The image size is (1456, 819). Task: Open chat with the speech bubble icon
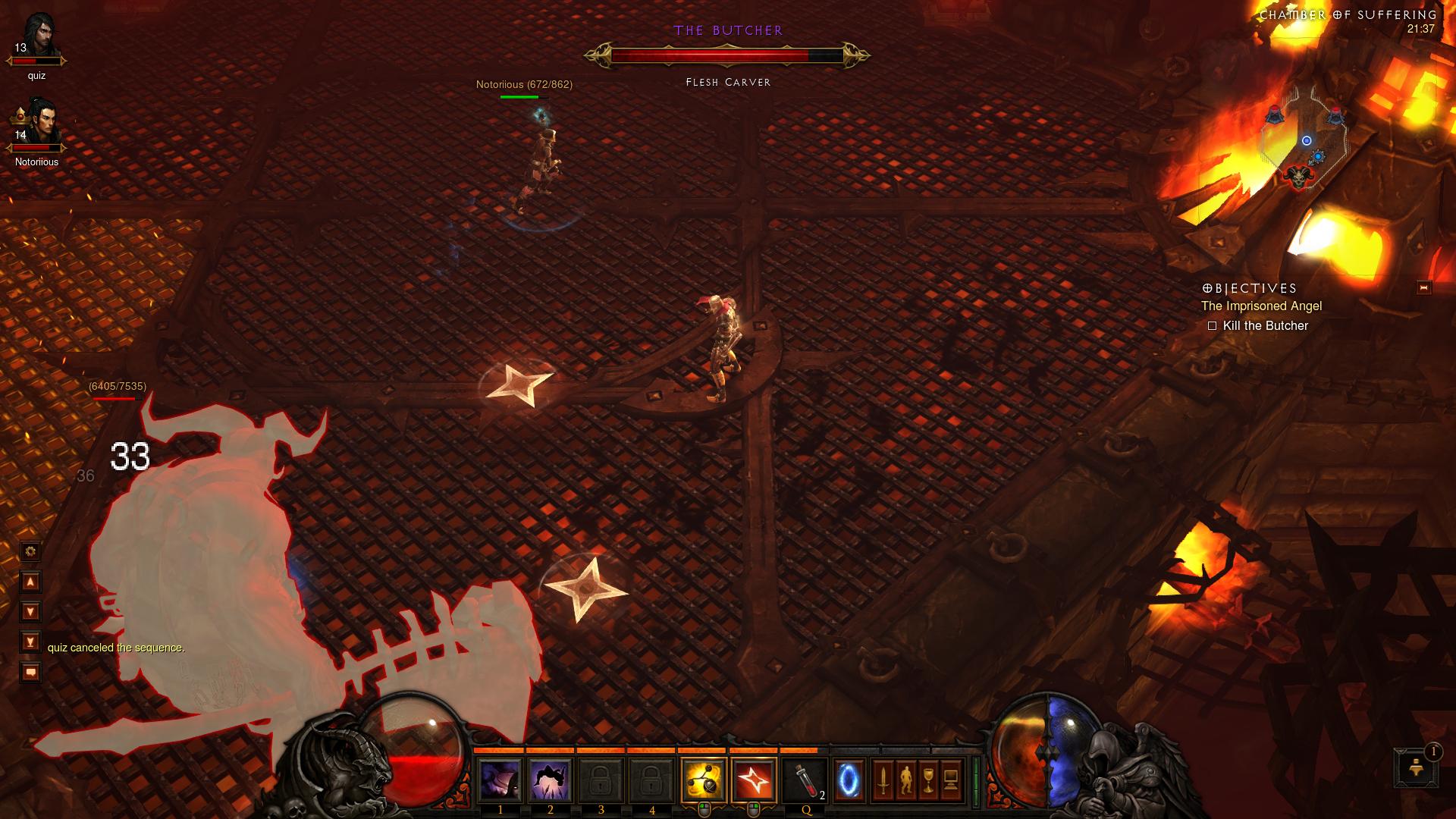tap(29, 670)
